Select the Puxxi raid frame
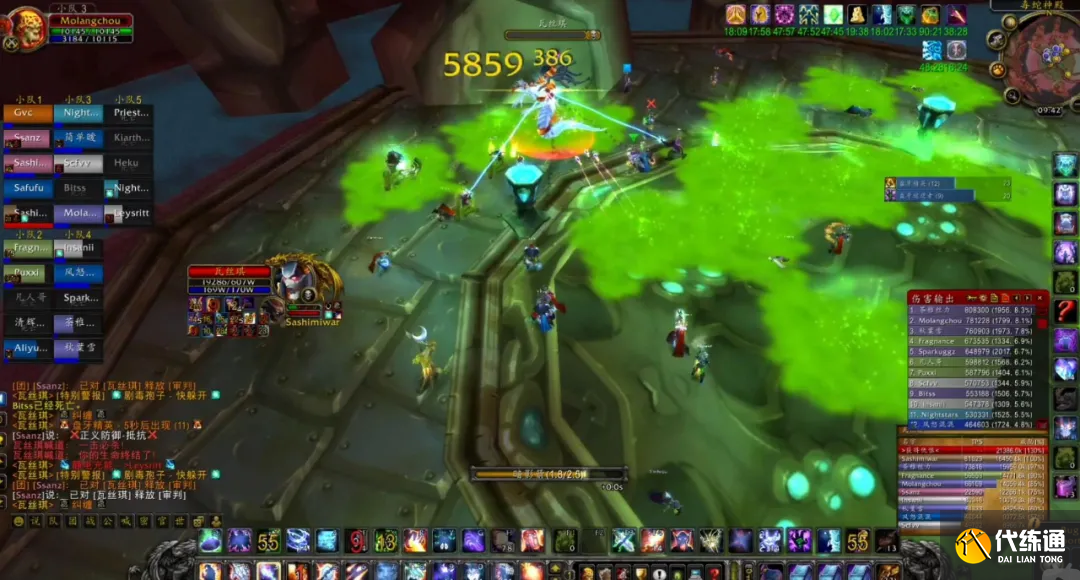The image size is (1080, 580). click(28, 272)
